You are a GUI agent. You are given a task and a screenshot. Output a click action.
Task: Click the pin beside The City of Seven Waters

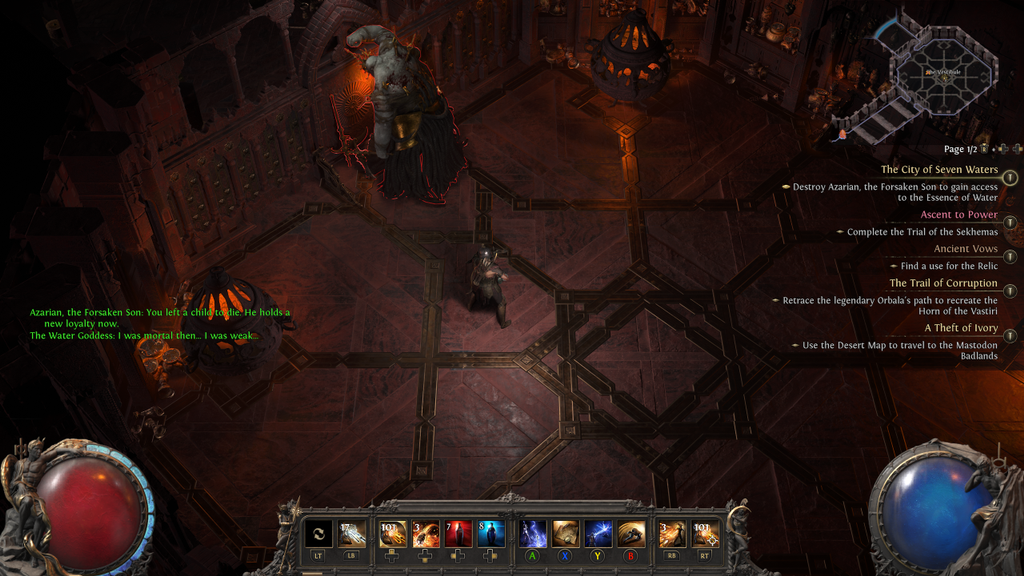point(1010,178)
